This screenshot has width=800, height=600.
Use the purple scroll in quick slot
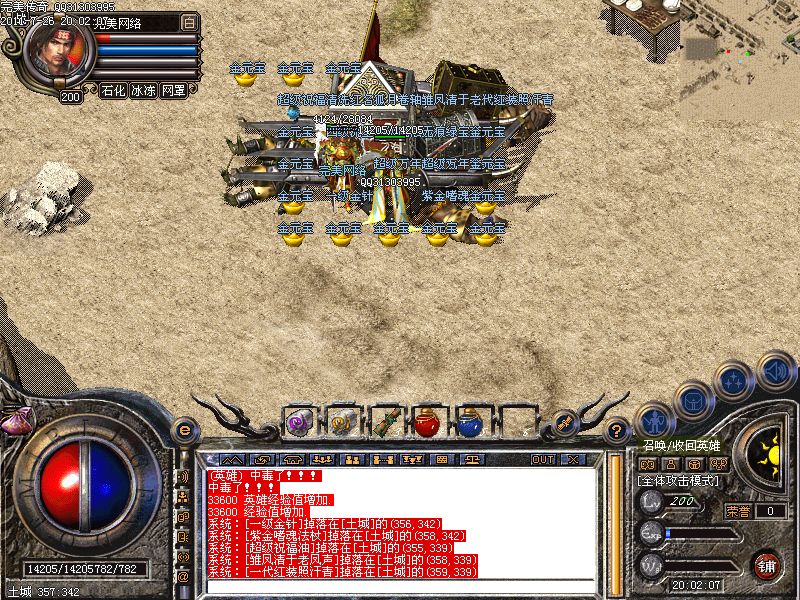tap(299, 423)
